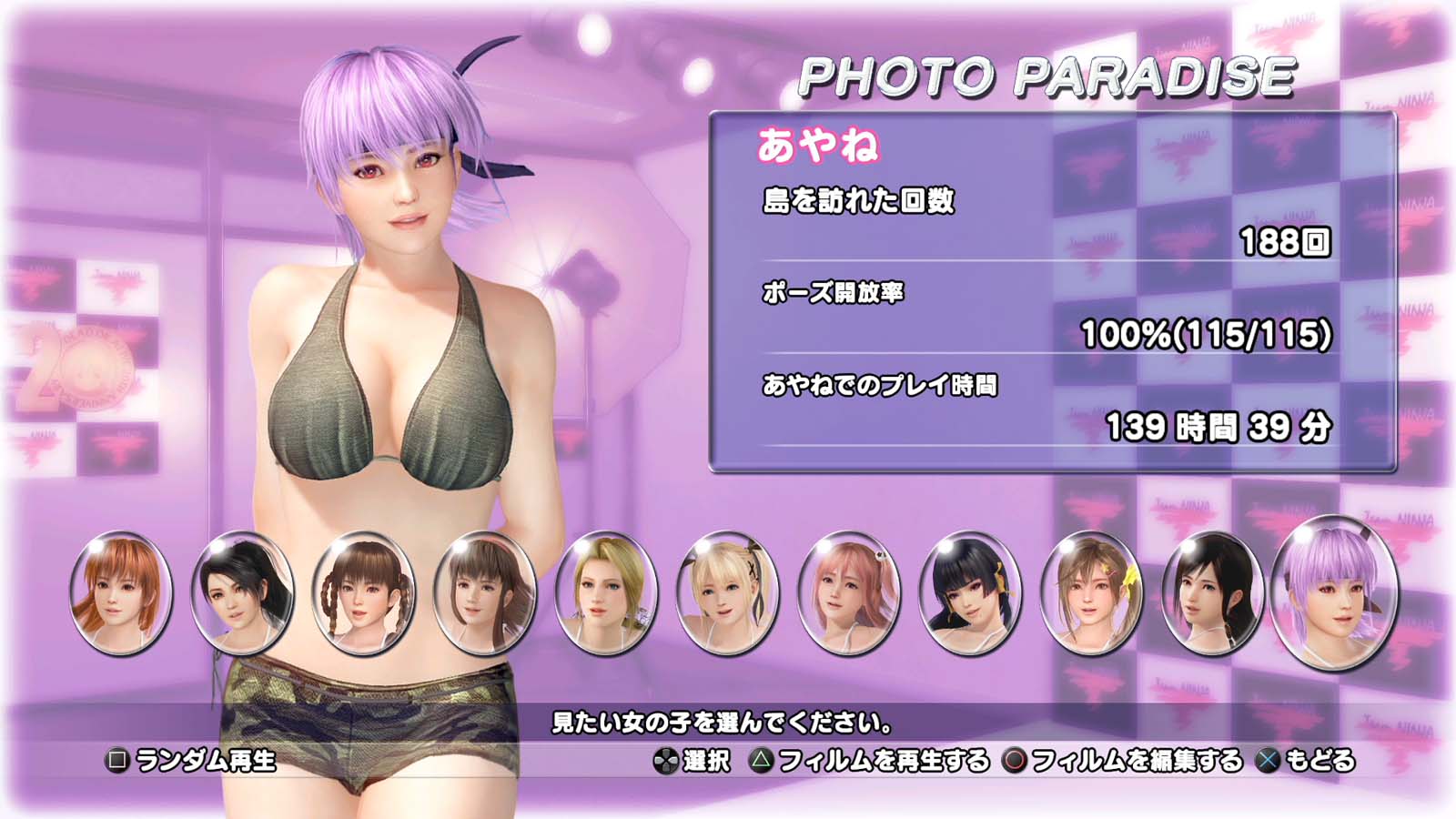Pick the girl with brown braided pigtails

tap(363, 592)
